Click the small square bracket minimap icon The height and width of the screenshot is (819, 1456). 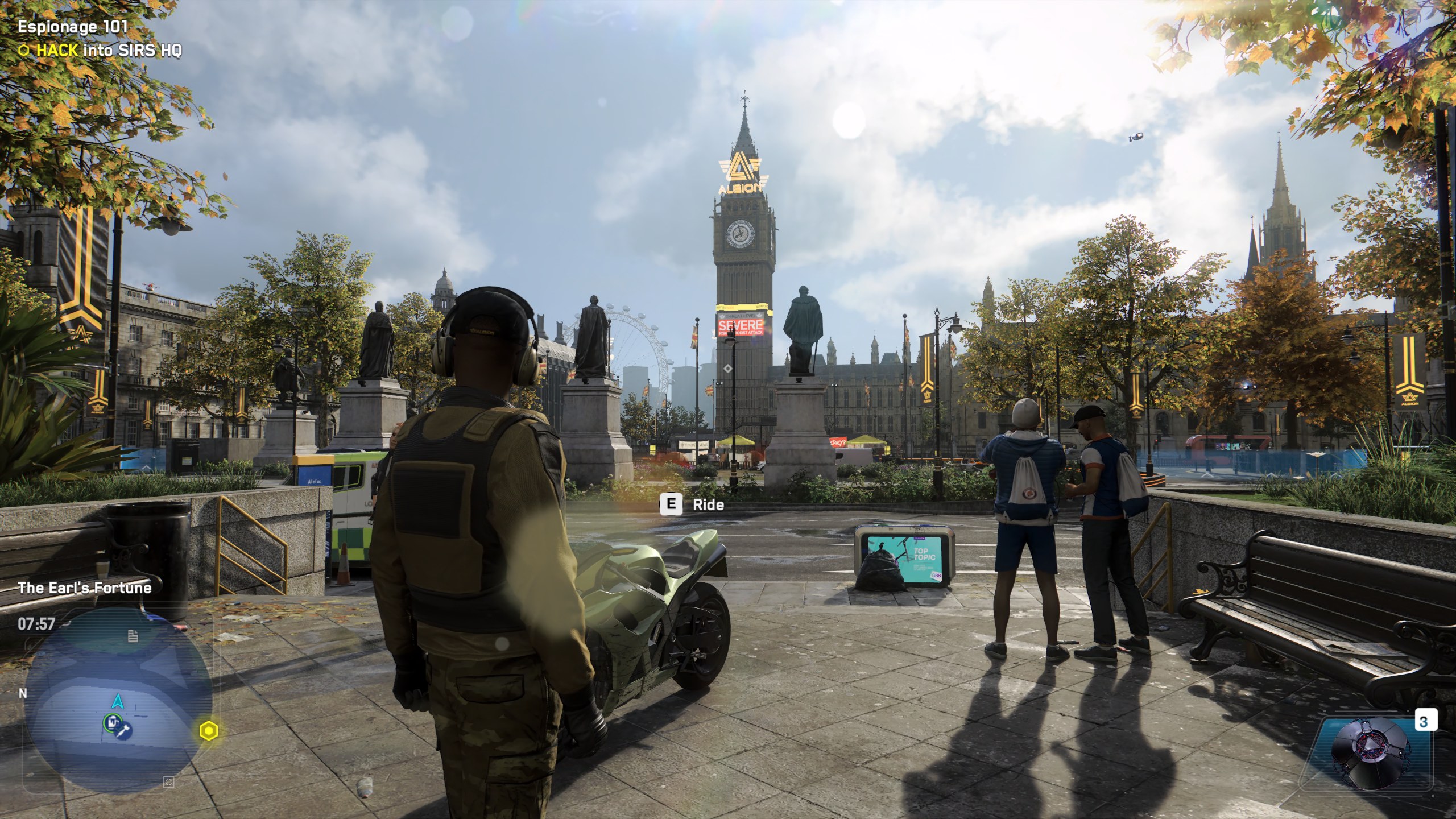168,783
